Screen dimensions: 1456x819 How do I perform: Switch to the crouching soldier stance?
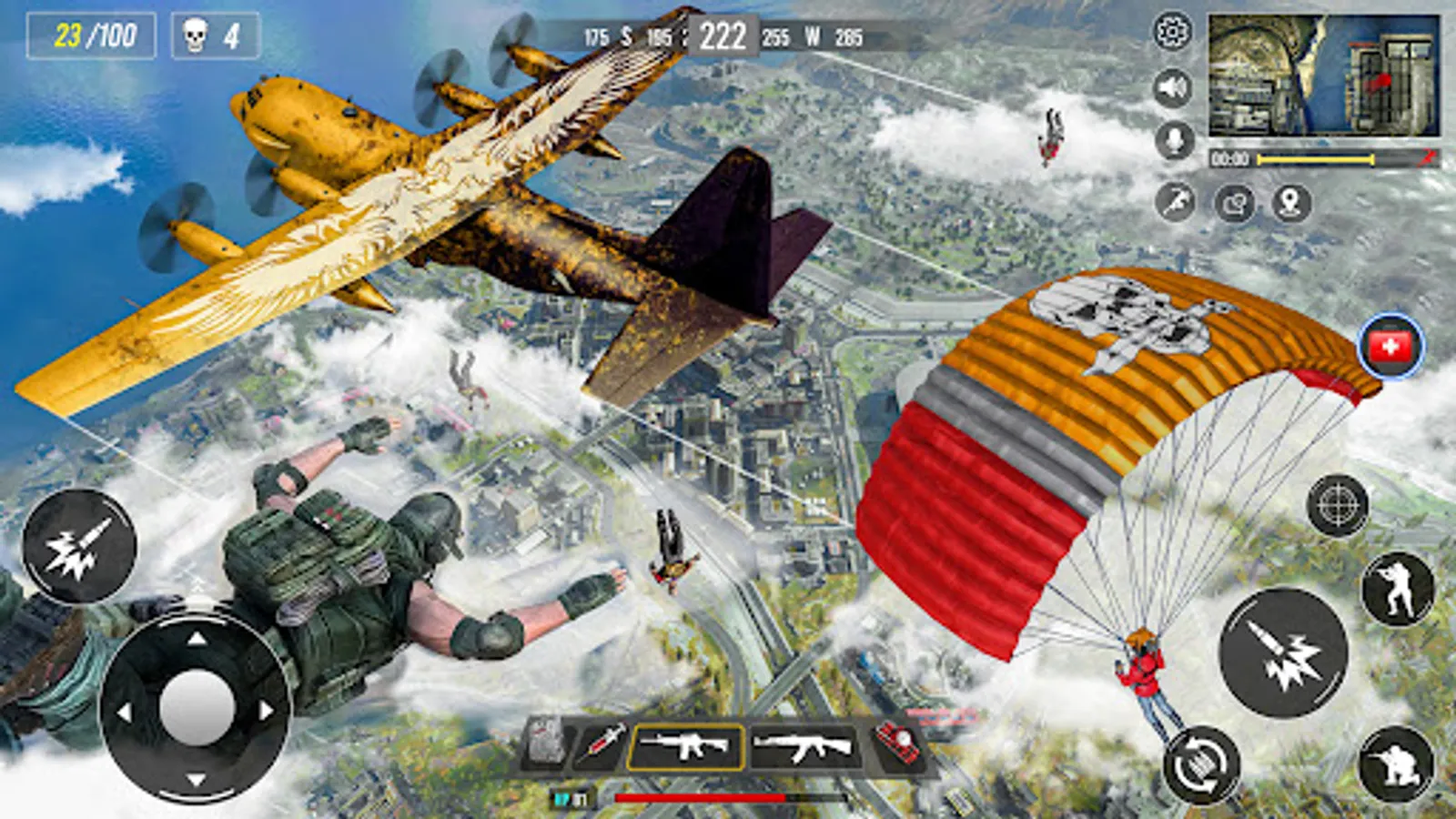click(x=1395, y=763)
